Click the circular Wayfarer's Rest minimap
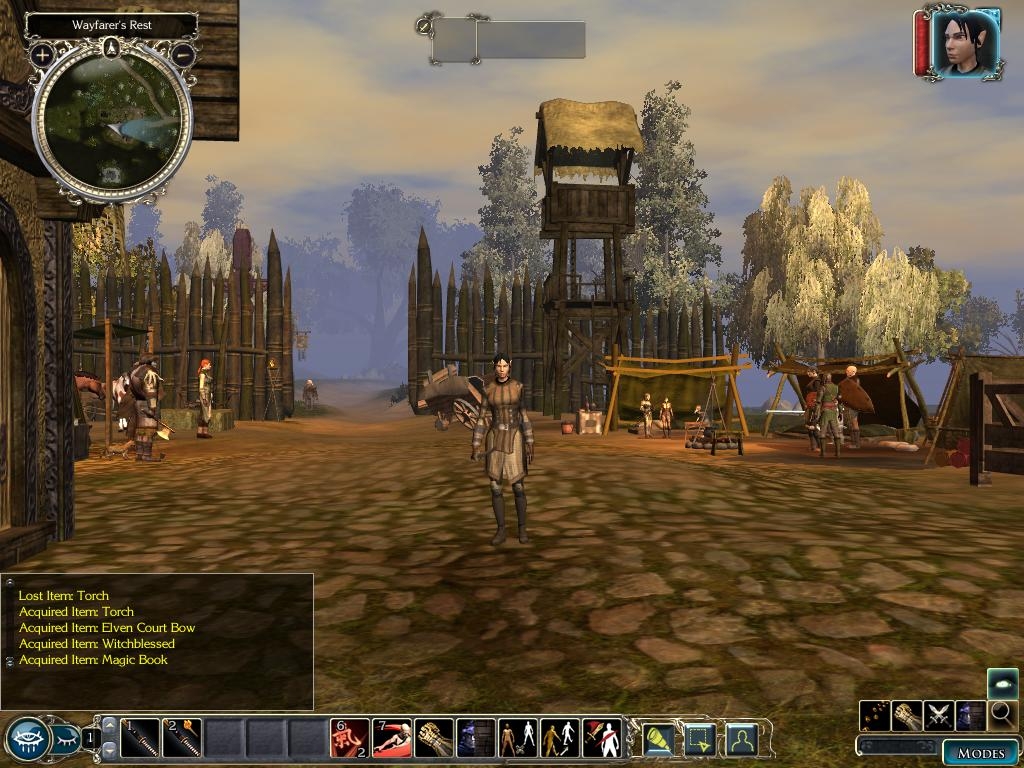This screenshot has height=768, width=1024. tap(112, 122)
